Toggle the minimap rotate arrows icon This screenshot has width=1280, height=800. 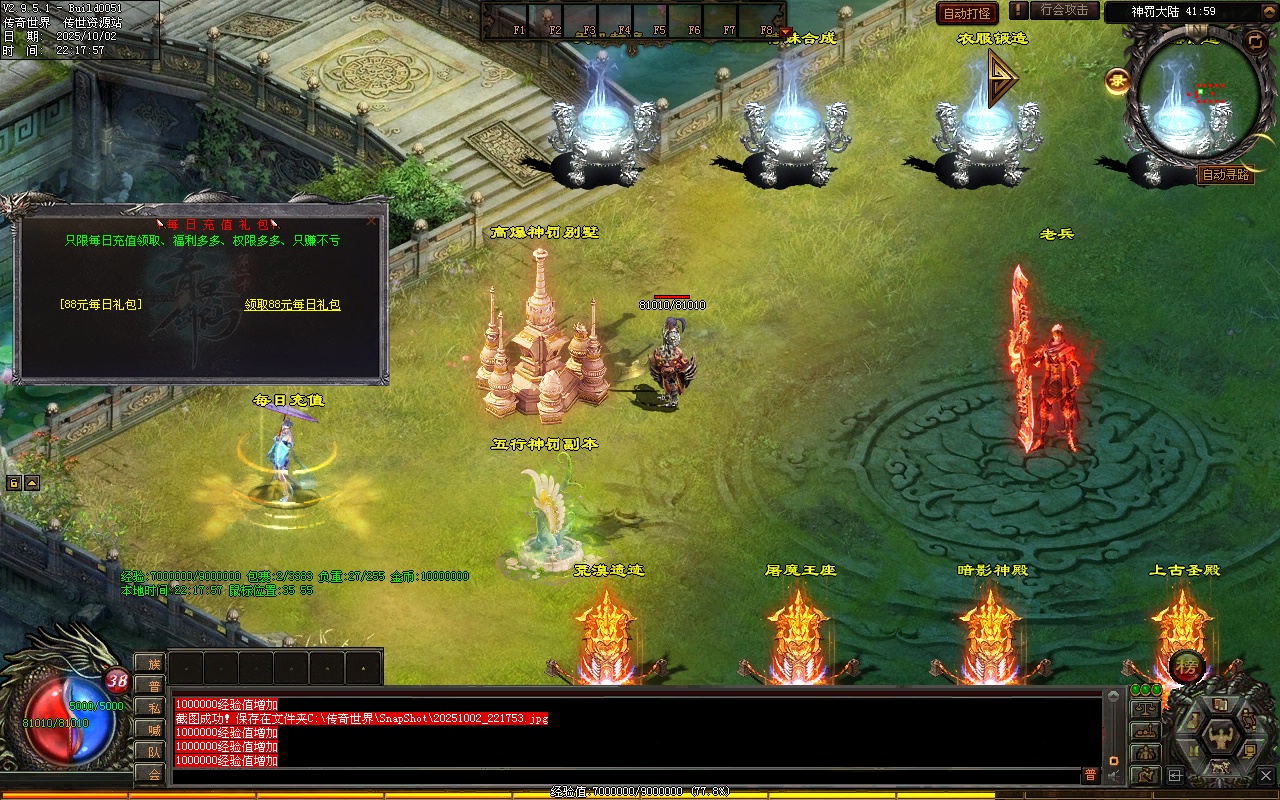(x=1254, y=41)
